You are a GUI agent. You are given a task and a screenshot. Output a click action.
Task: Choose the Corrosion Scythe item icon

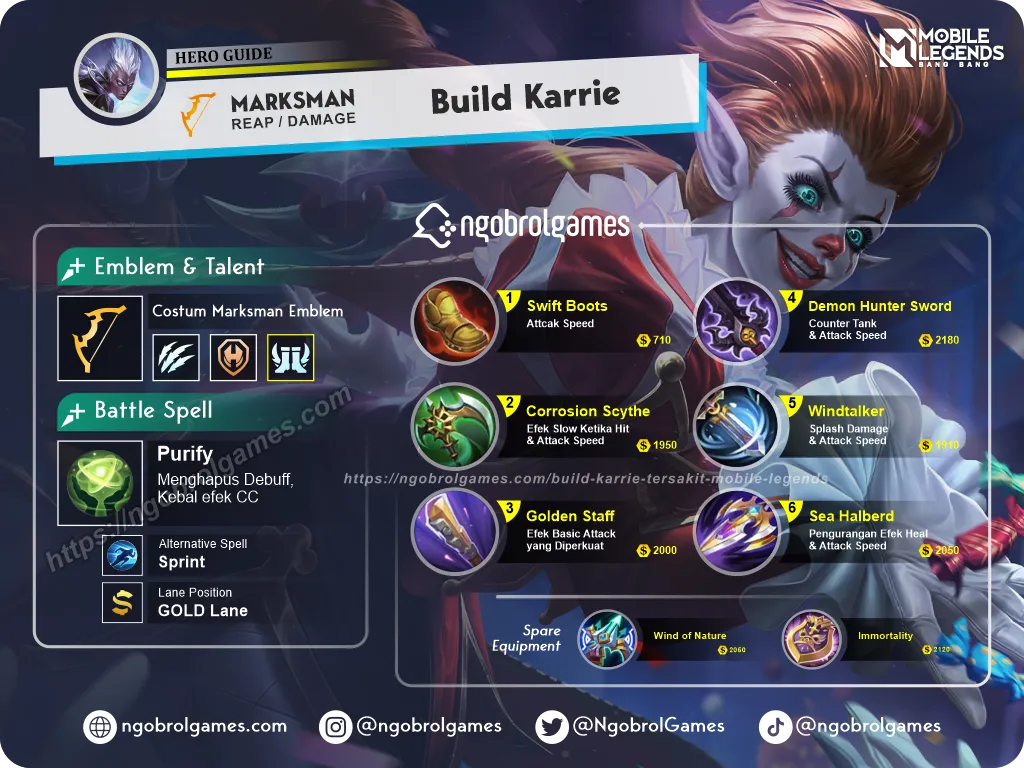(x=455, y=426)
